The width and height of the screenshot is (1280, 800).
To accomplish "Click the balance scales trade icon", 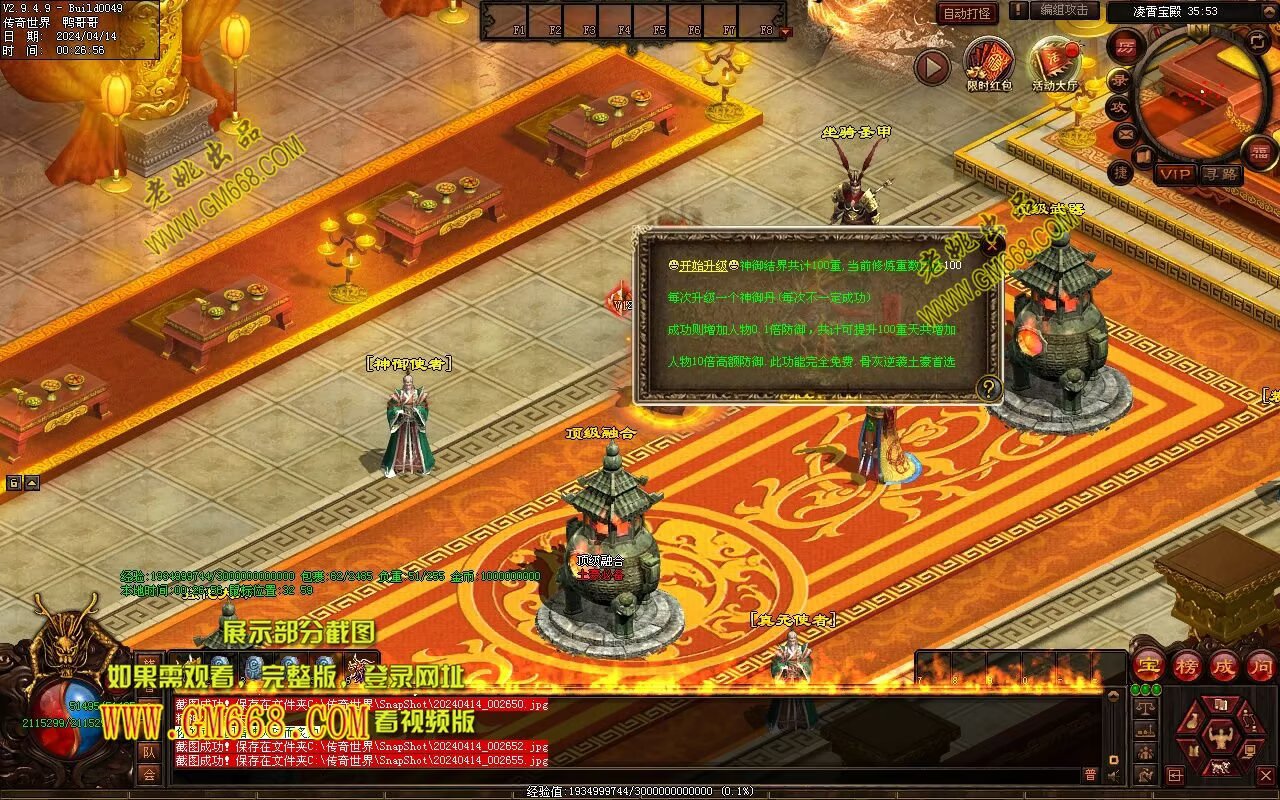I will coord(1146,707).
